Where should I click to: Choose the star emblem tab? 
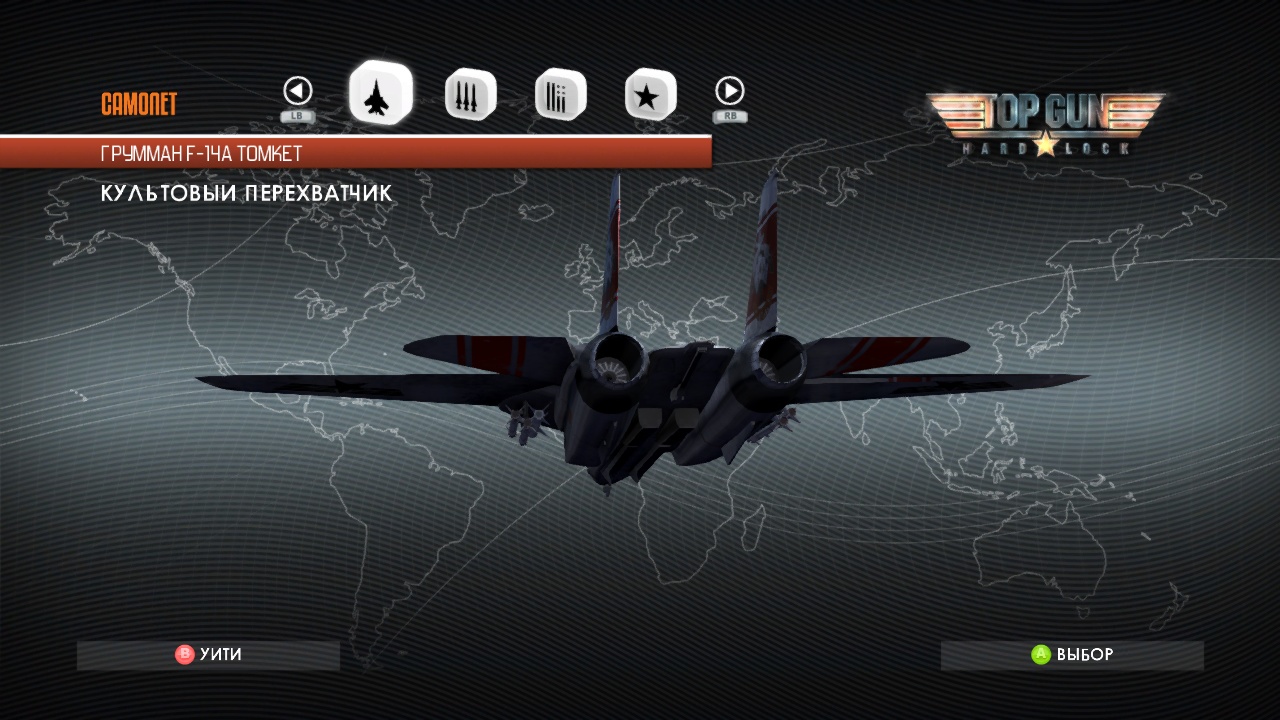(x=650, y=95)
